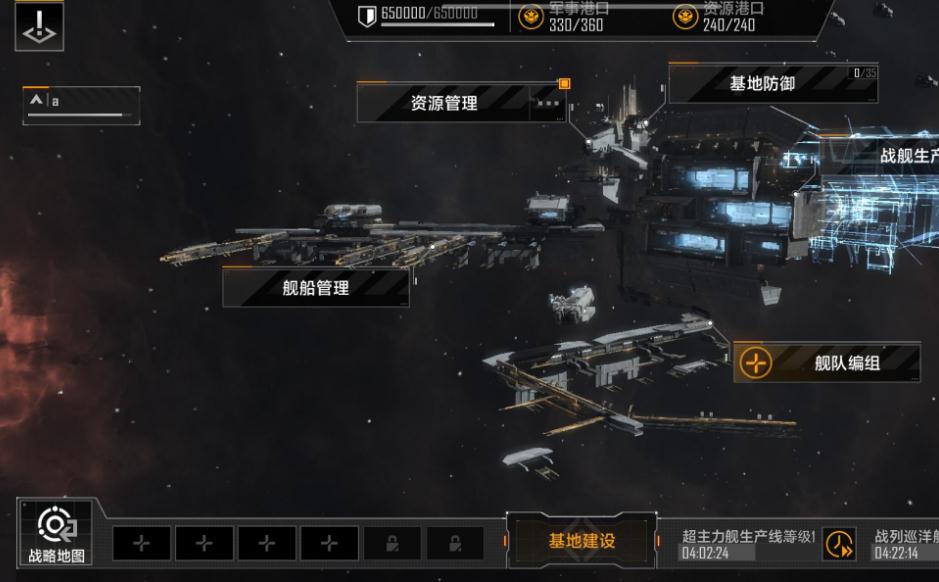This screenshot has height=582, width=939.
Task: Open the 基地防御 base defense panel
Action: tap(762, 85)
